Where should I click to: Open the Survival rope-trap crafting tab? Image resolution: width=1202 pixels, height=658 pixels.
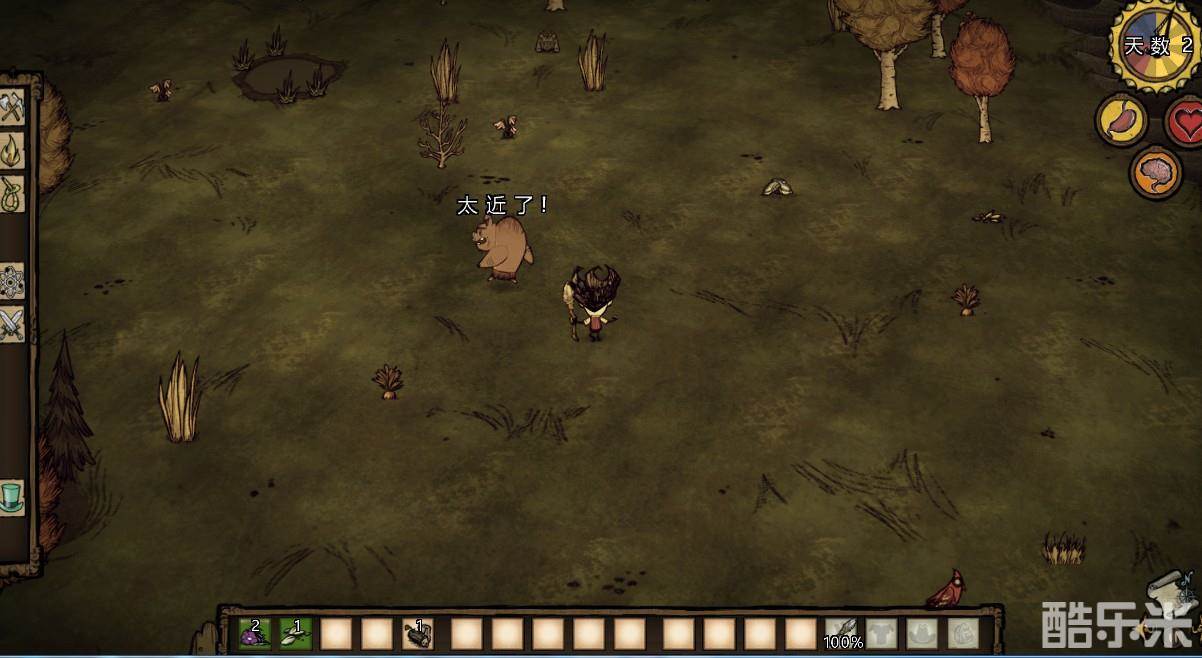(11, 192)
